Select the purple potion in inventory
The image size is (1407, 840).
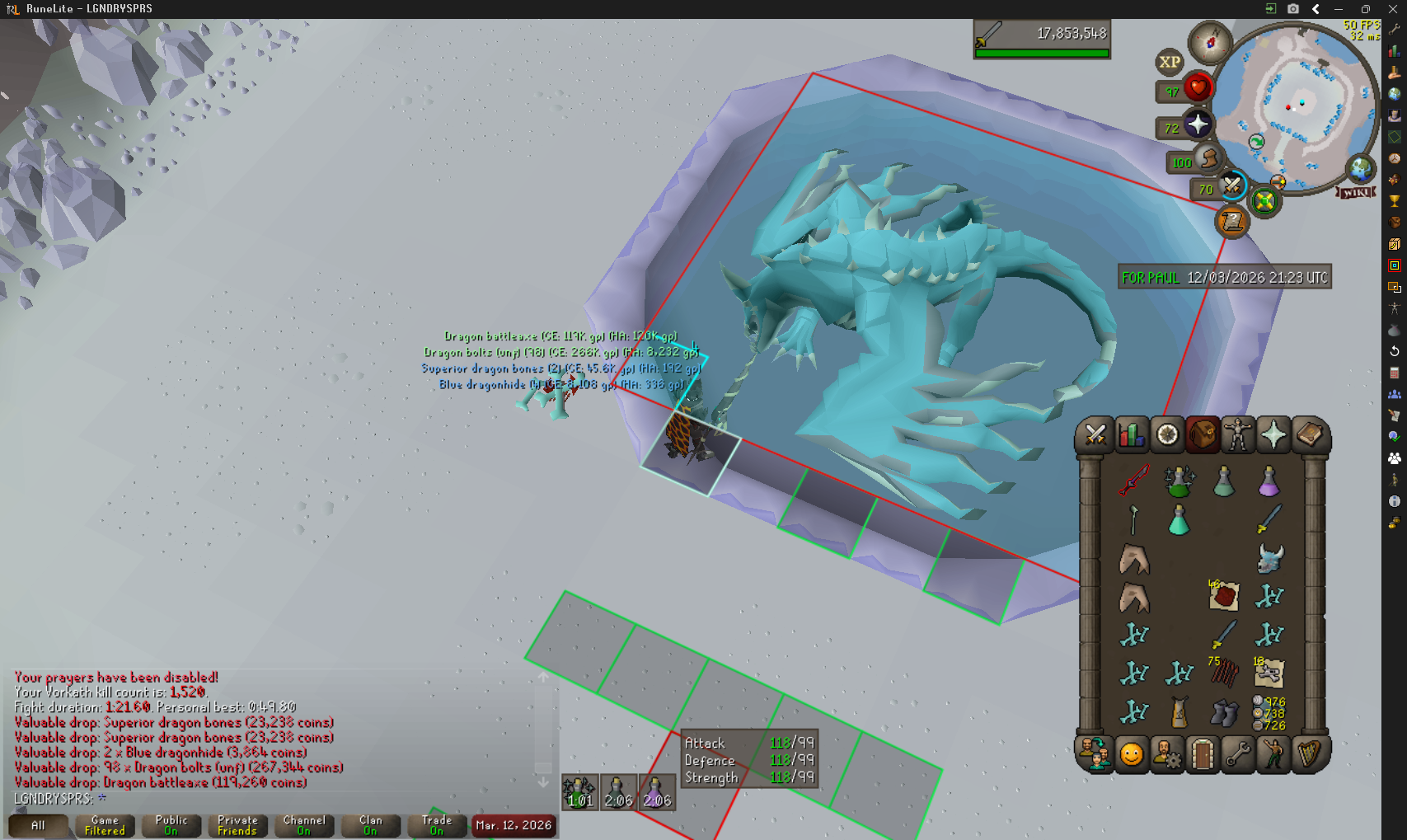click(x=1269, y=481)
